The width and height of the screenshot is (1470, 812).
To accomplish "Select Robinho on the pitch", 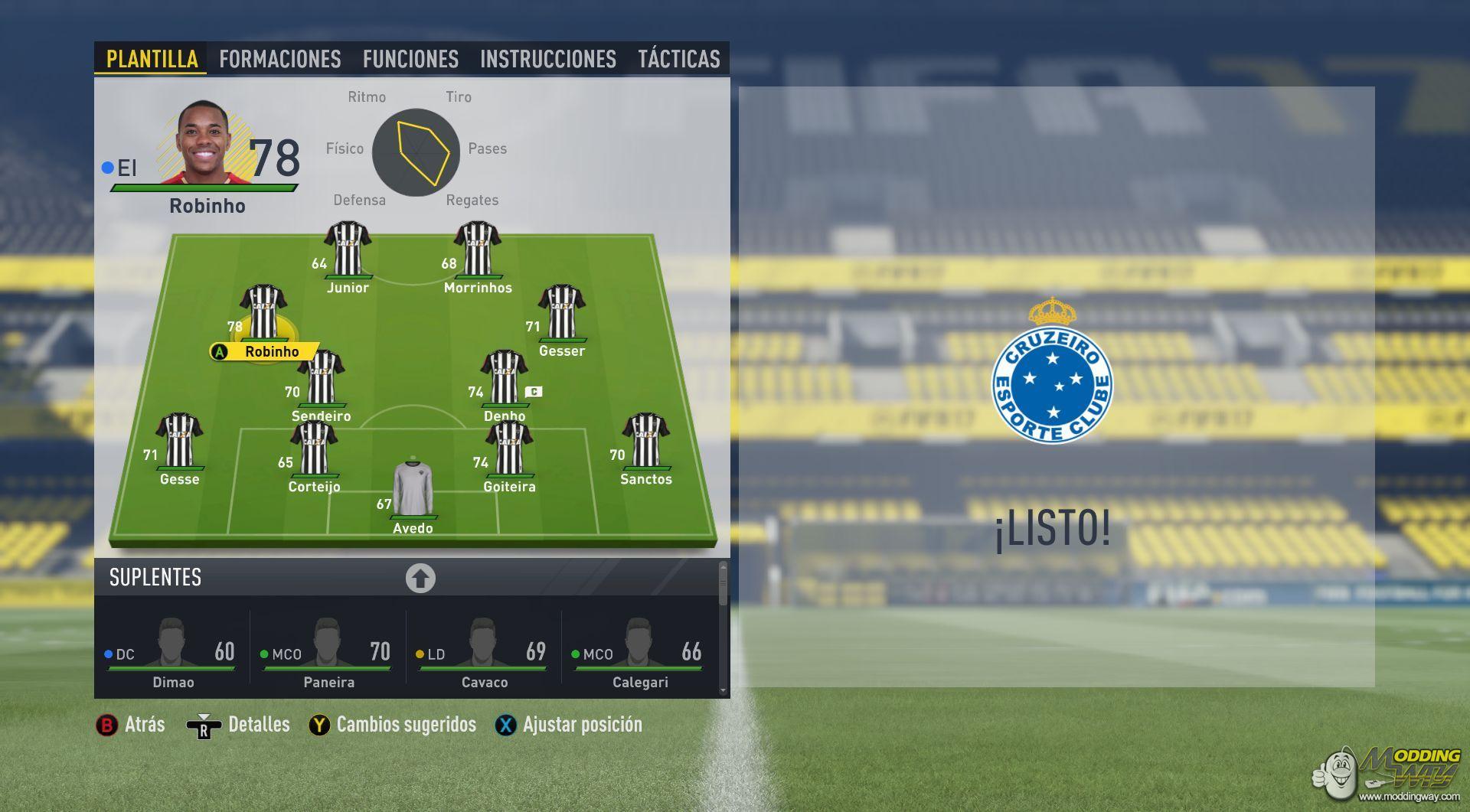I will pos(263,314).
